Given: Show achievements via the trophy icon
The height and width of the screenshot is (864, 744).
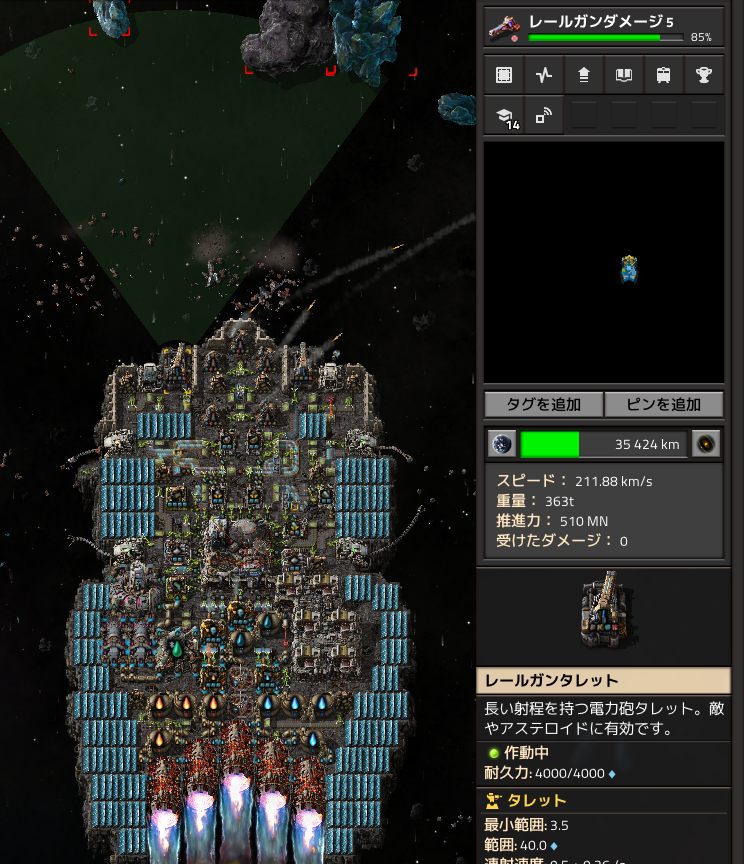Looking at the screenshot, I should (x=704, y=75).
